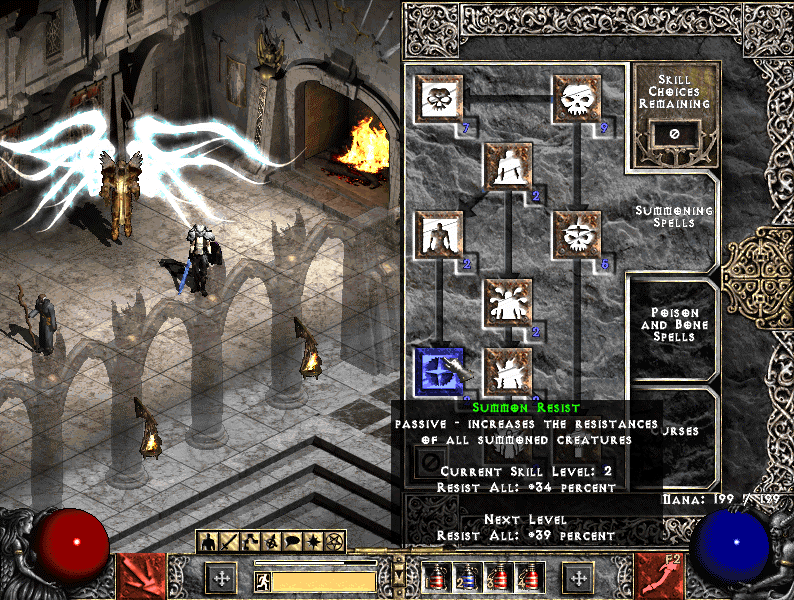The height and width of the screenshot is (600, 794).
Task: Click the speech bubble mini panel icon
Action: point(293,543)
